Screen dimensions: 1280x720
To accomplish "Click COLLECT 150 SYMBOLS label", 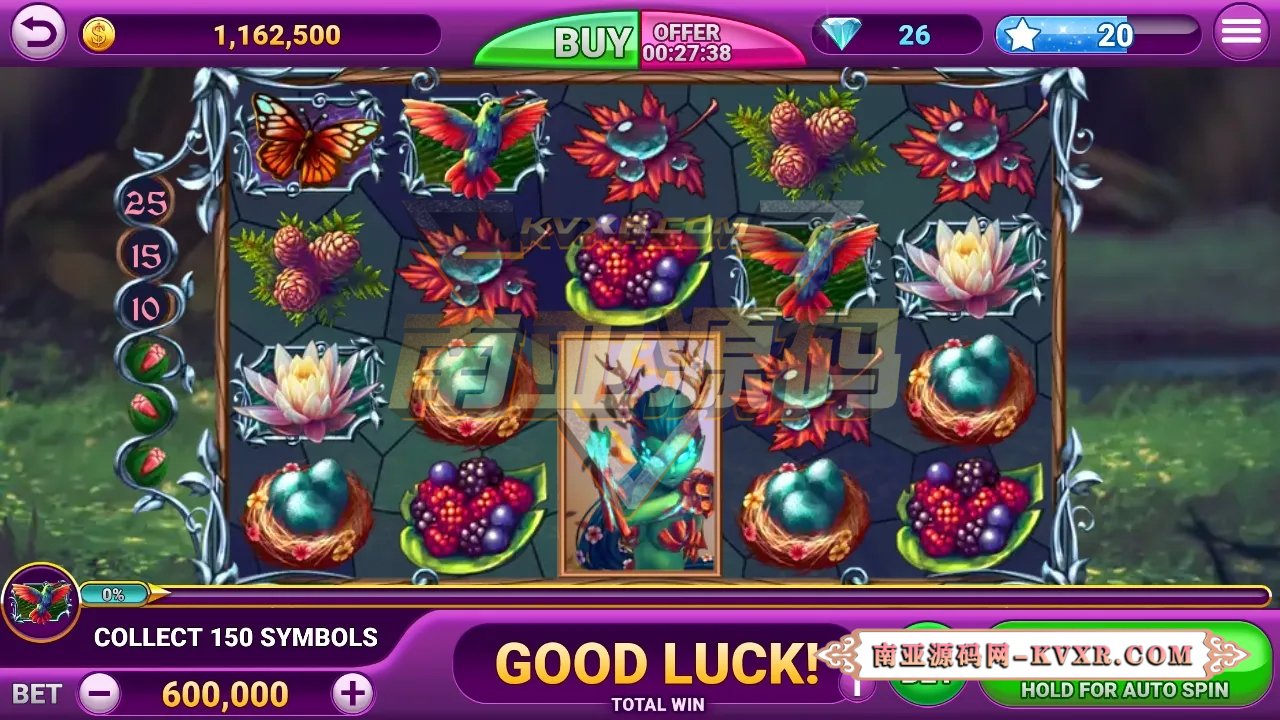I will click(x=235, y=637).
